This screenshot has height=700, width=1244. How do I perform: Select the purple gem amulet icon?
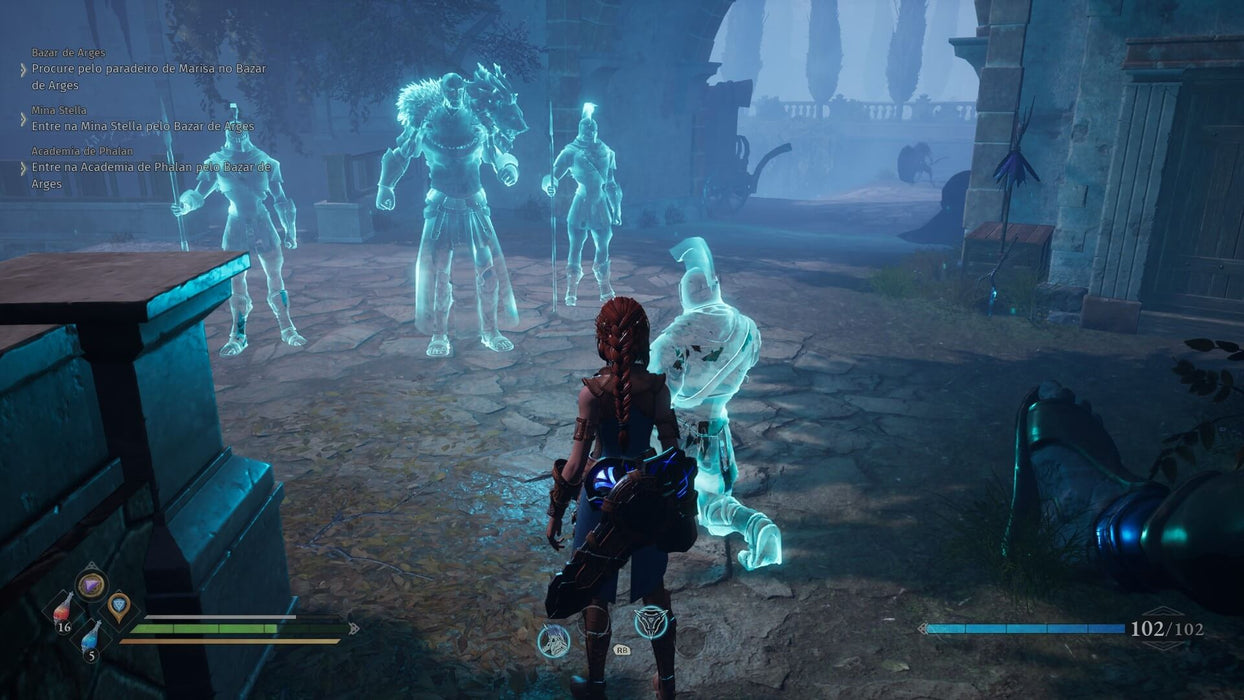(x=91, y=584)
